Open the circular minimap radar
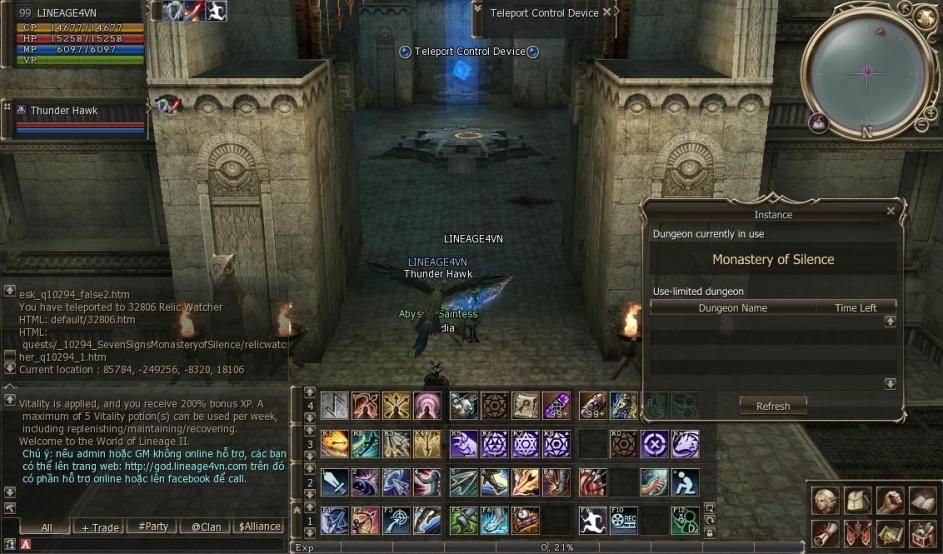The image size is (943, 554). (866, 70)
